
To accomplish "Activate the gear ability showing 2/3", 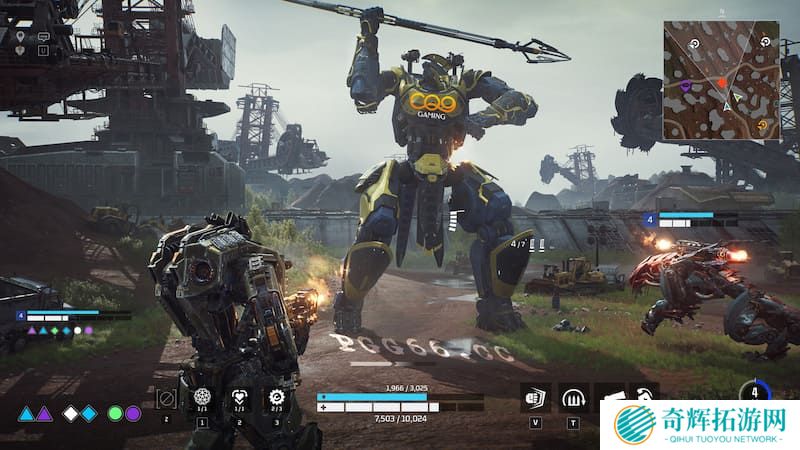I will 277,398.
